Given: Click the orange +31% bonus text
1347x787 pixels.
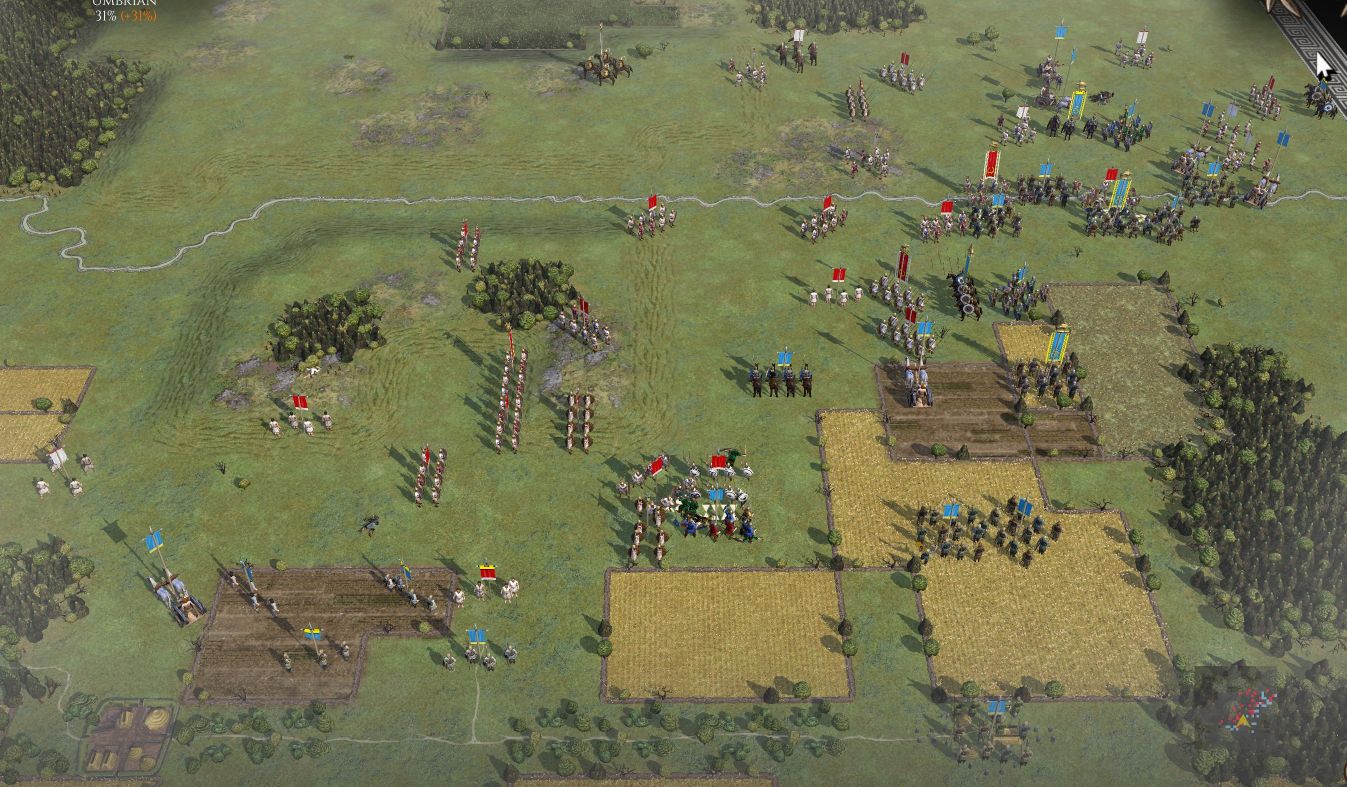Looking at the screenshot, I should point(138,17).
